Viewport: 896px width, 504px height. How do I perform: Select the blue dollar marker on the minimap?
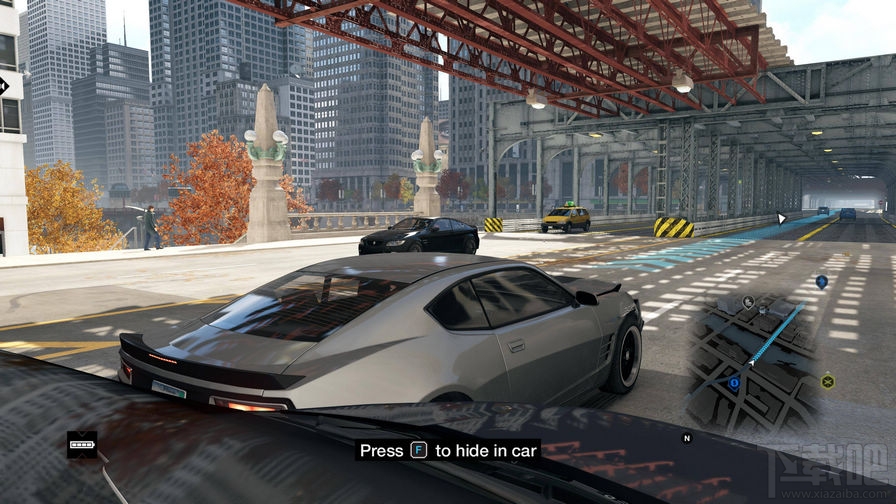pos(734,381)
